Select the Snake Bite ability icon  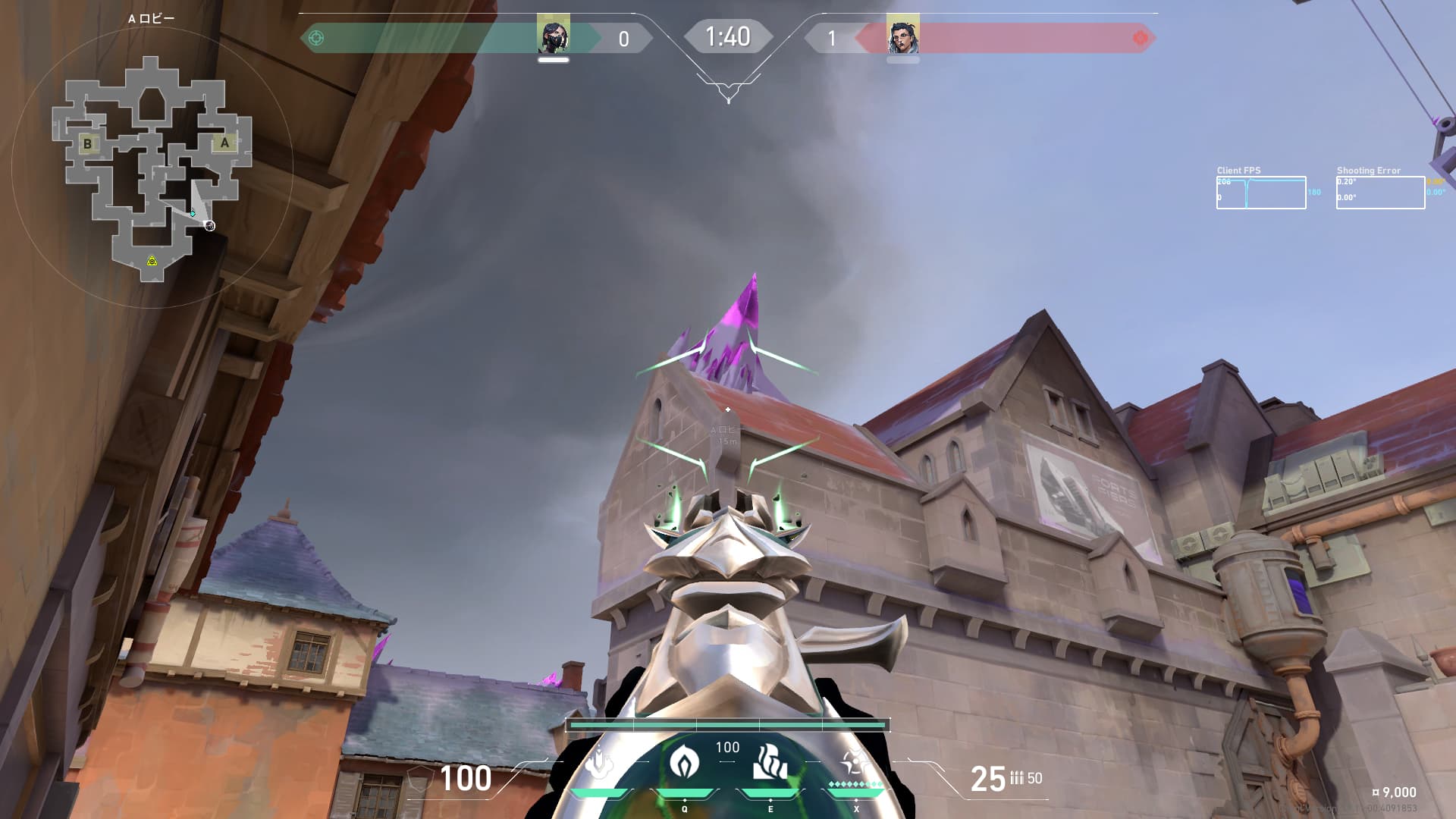coord(599,762)
